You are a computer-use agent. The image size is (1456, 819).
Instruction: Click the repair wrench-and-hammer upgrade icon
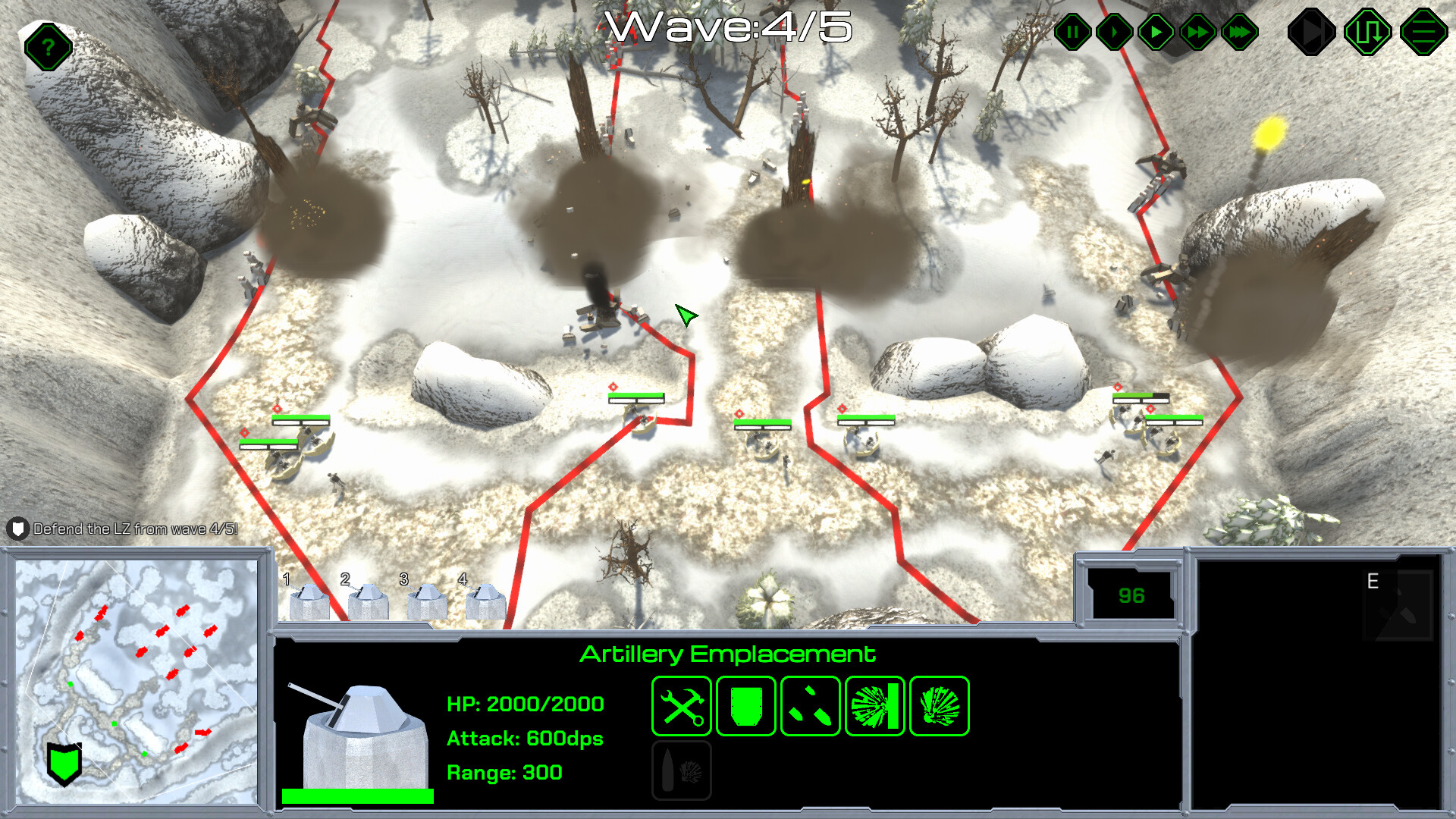tap(681, 707)
